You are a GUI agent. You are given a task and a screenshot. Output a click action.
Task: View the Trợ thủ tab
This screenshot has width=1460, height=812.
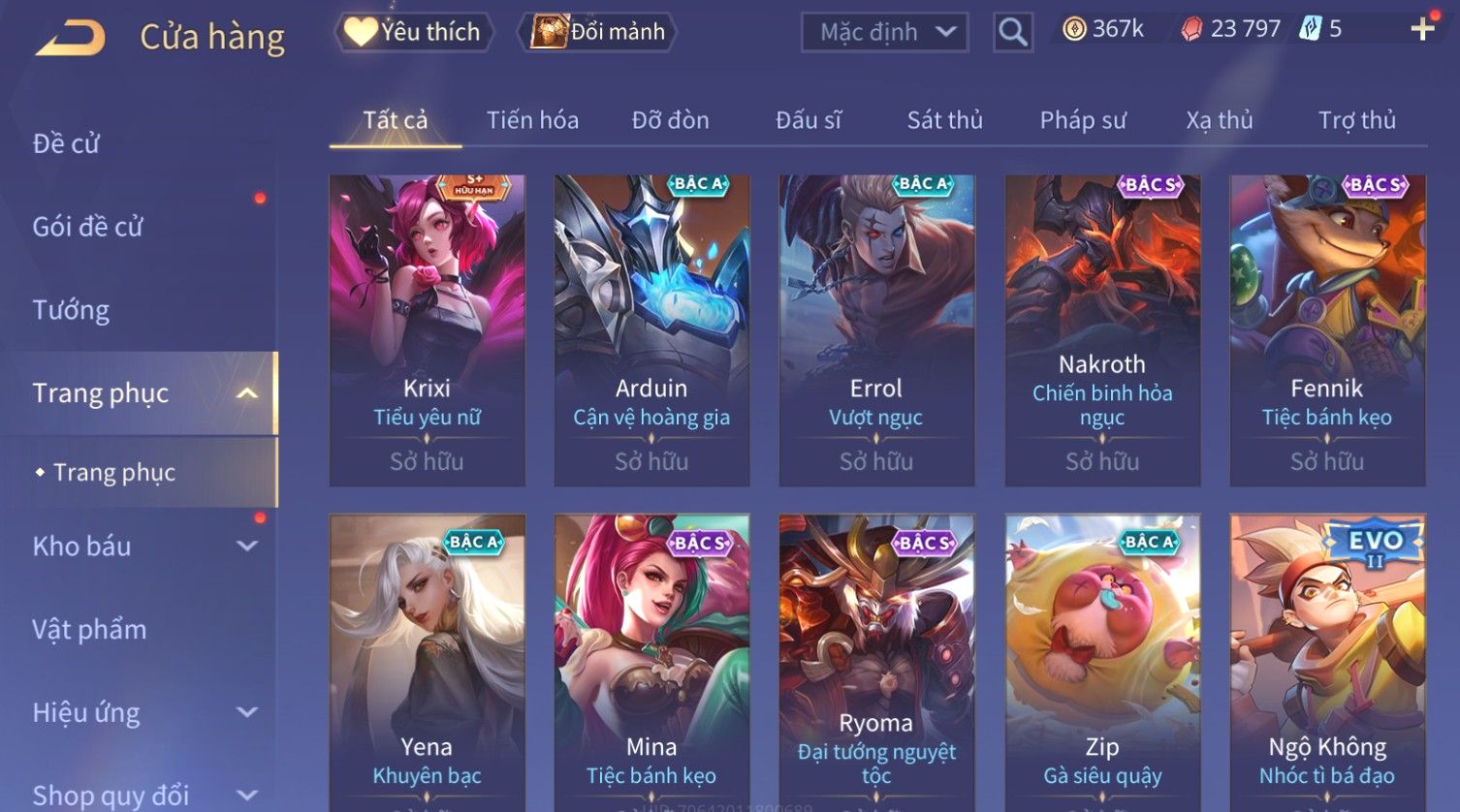click(x=1356, y=120)
